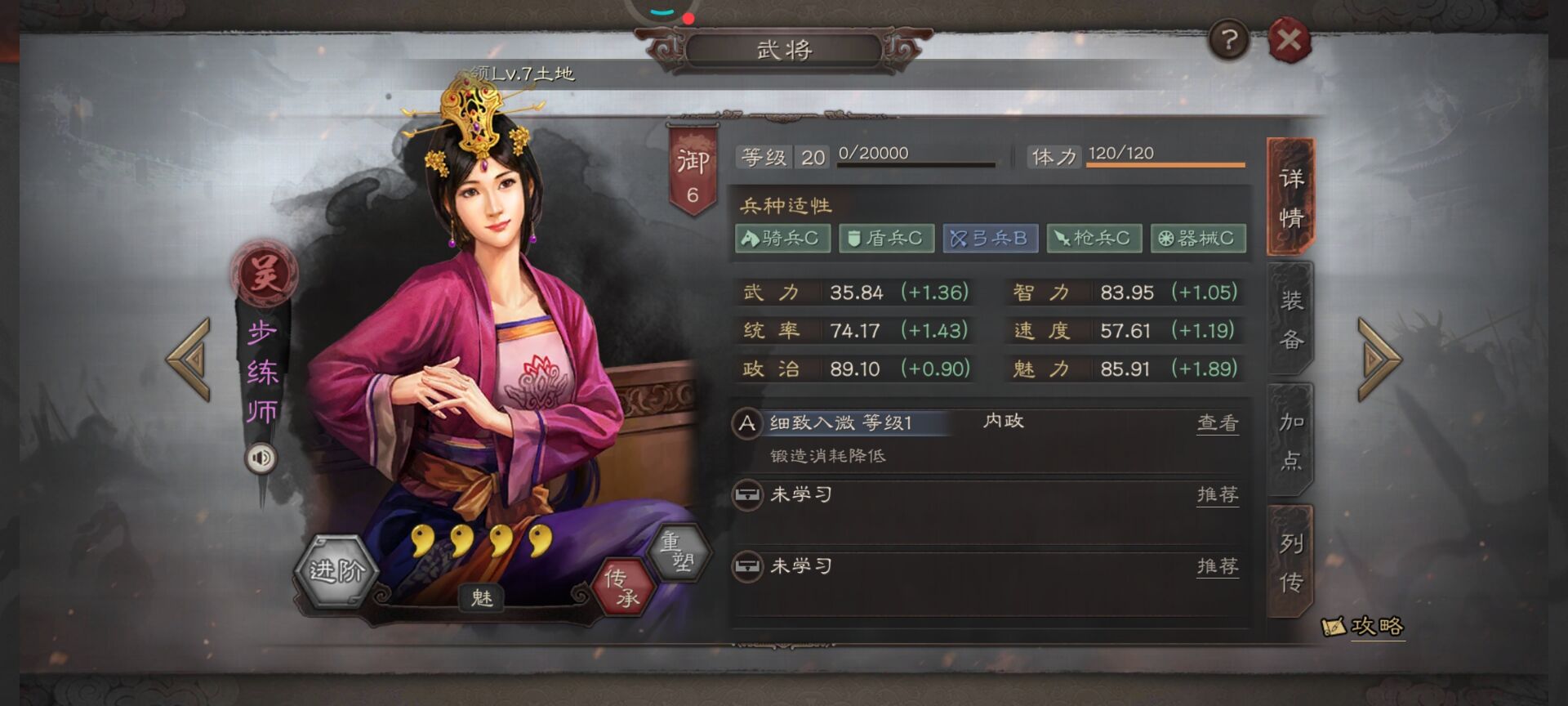
Task: Toggle the character voice speaker button
Action: (x=262, y=458)
